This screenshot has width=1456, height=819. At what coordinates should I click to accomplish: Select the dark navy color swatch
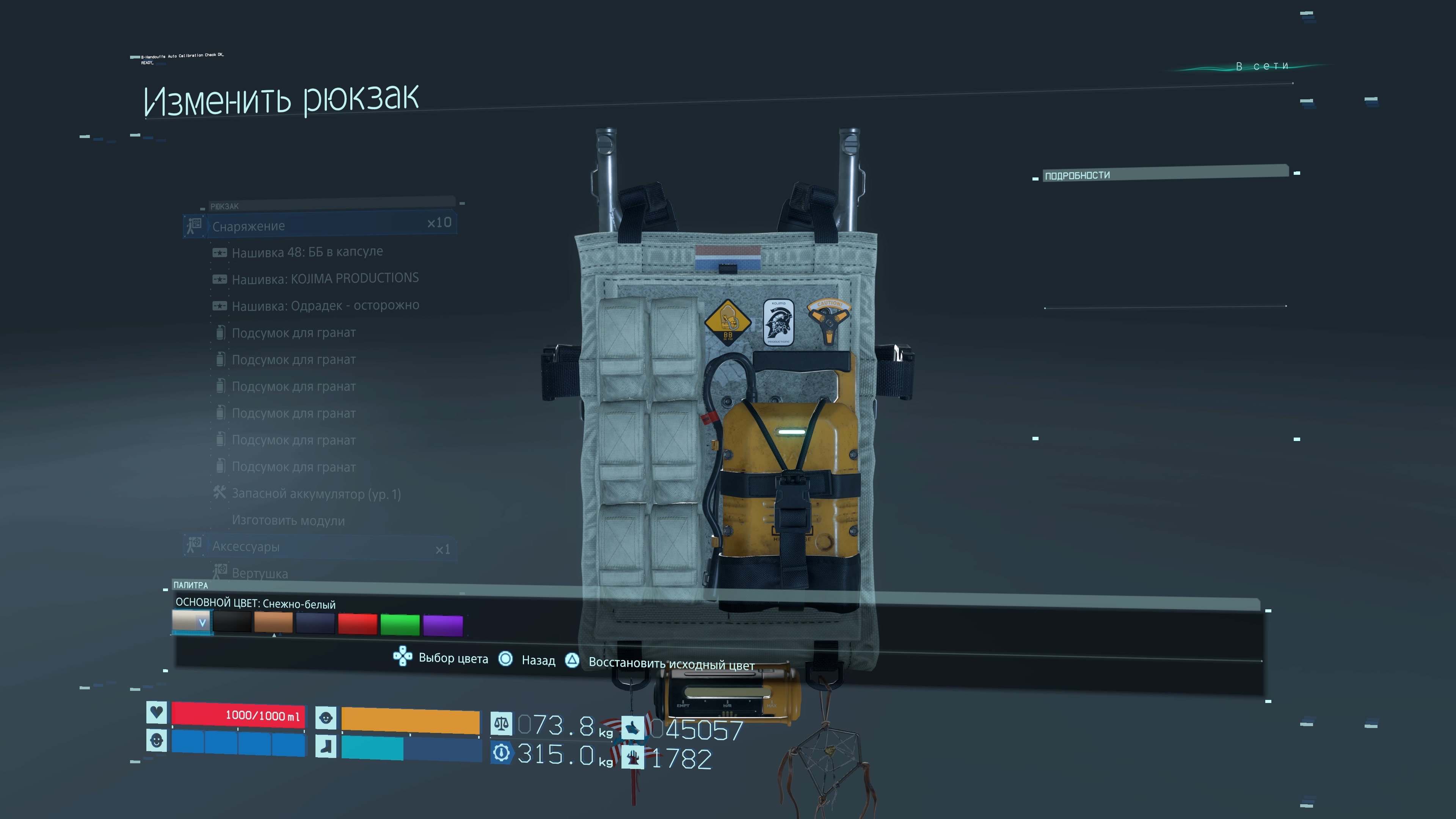[315, 623]
